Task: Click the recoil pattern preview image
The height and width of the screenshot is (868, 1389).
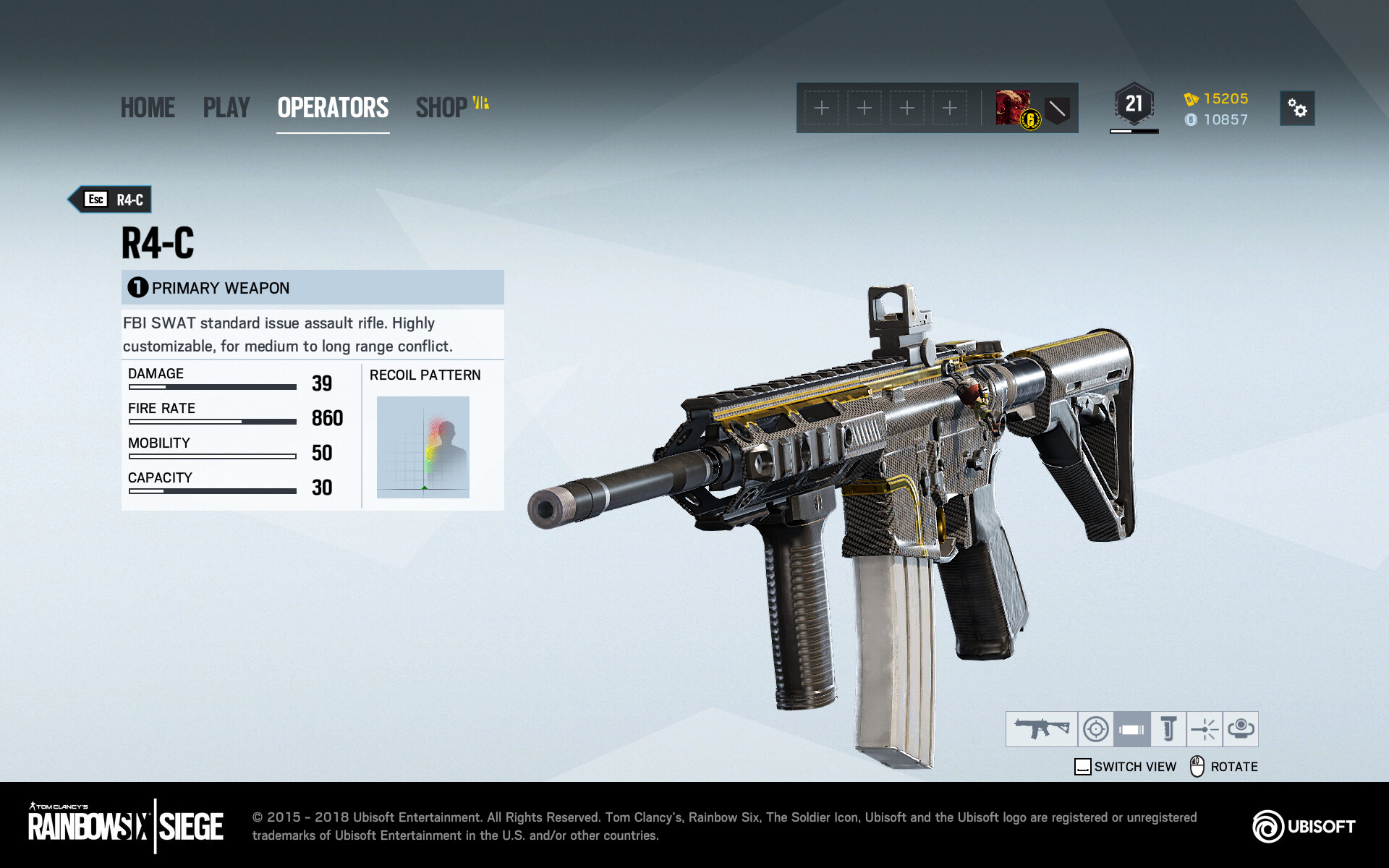Action: 423,447
